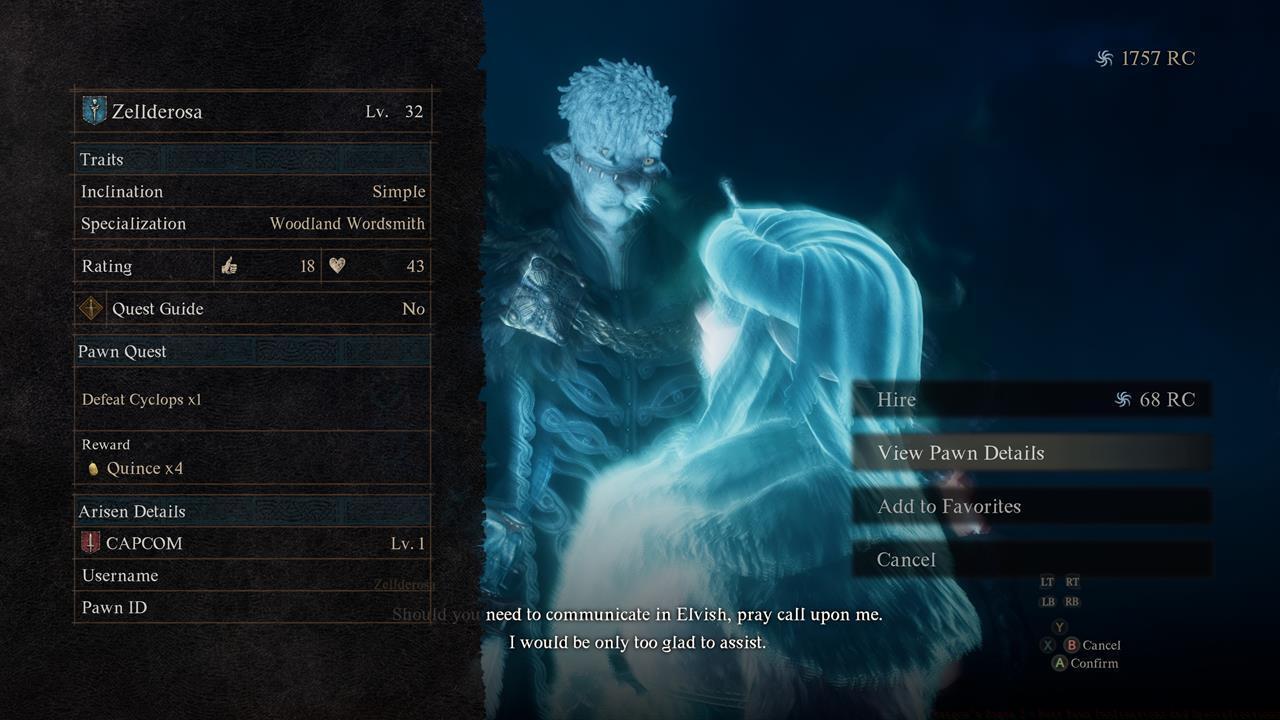1280x720 pixels.
Task: Click the CAPCOM badge icon
Action: [x=91, y=543]
